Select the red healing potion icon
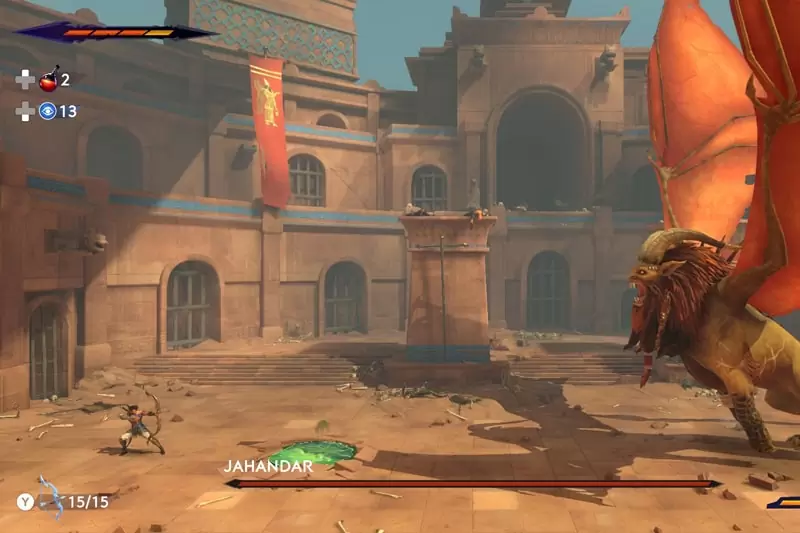This screenshot has width=800, height=533. point(48,80)
